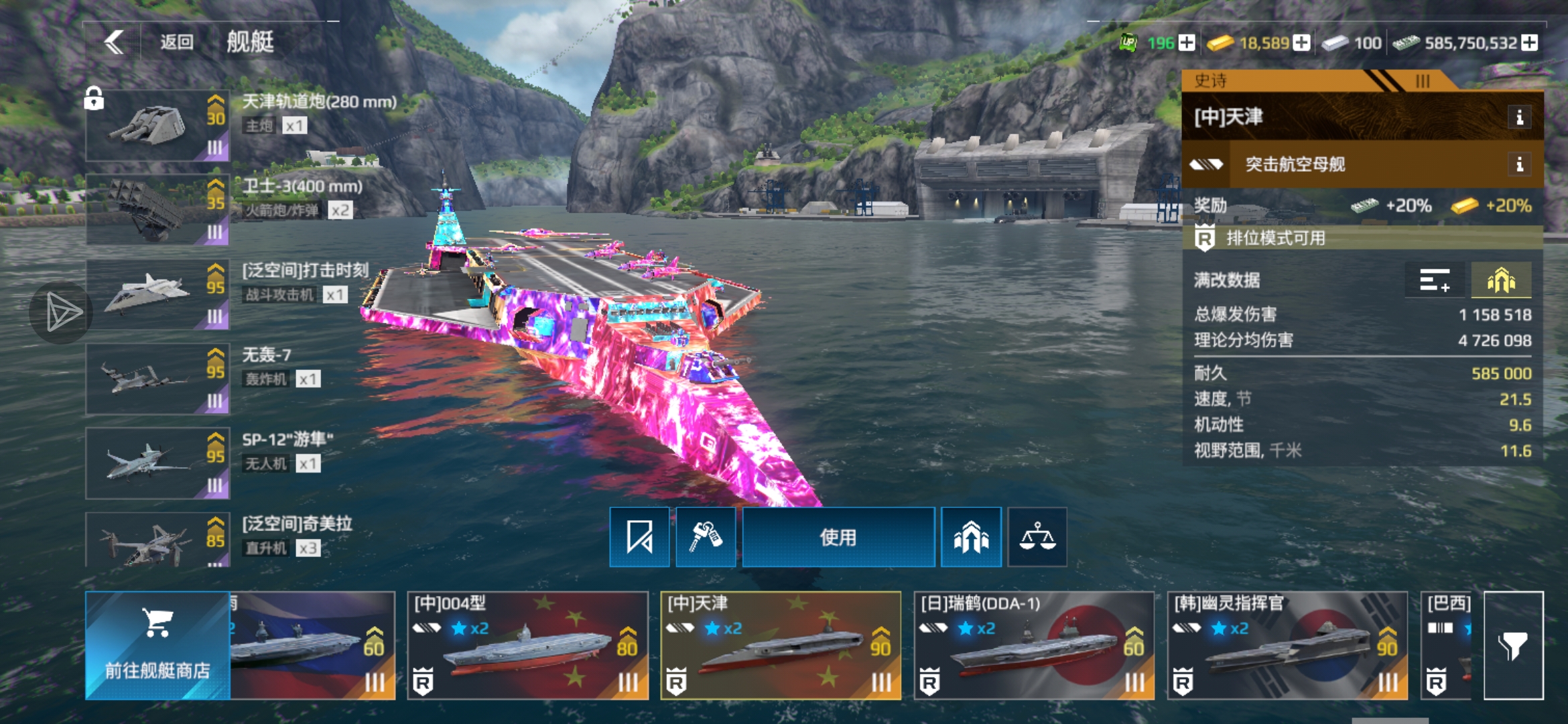Choose the [泛空间]打击时刻 strike fighter slot
Viewport: 1568px width, 724px height.
[157, 294]
